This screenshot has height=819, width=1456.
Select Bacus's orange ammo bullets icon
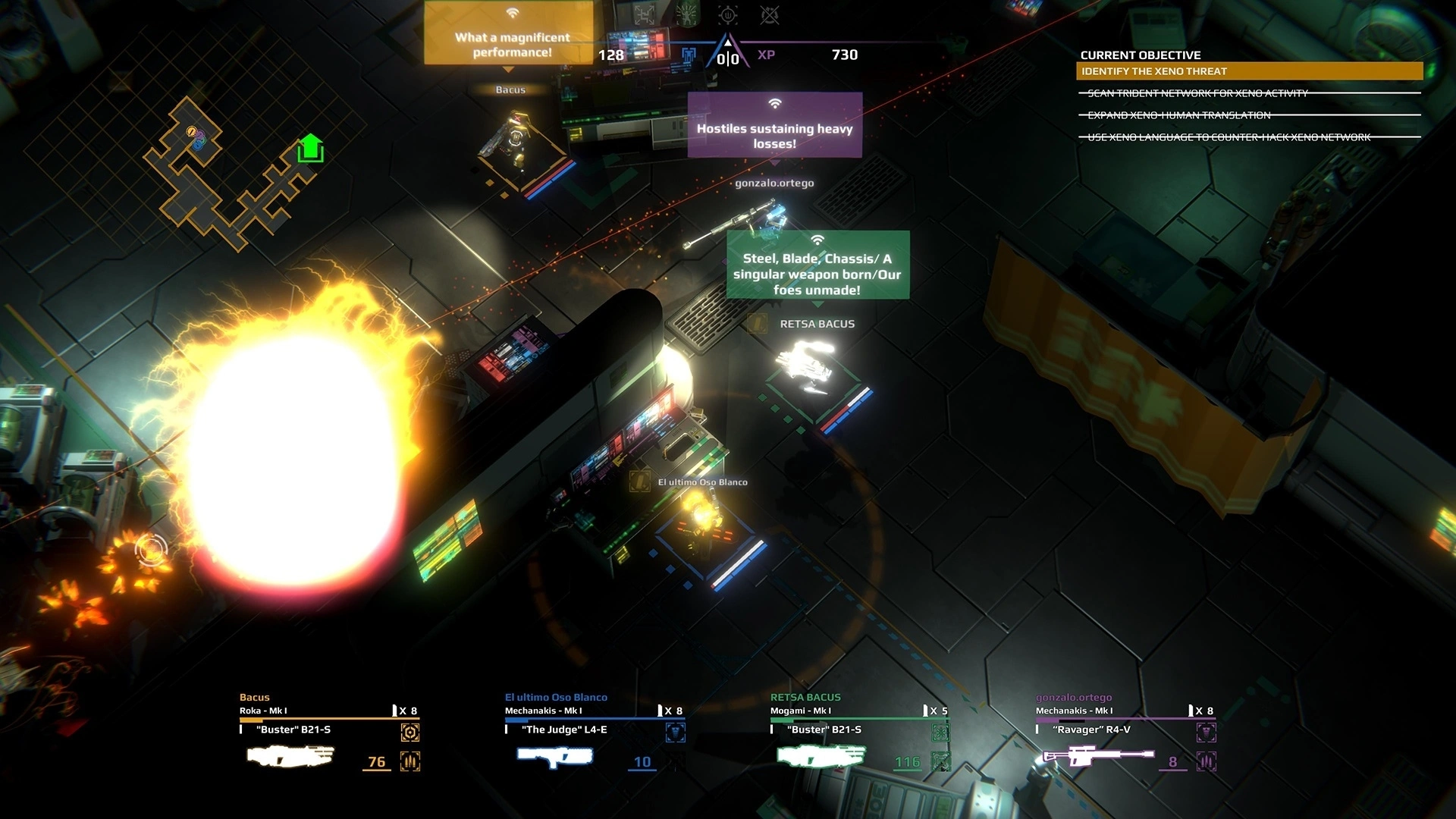tap(410, 761)
